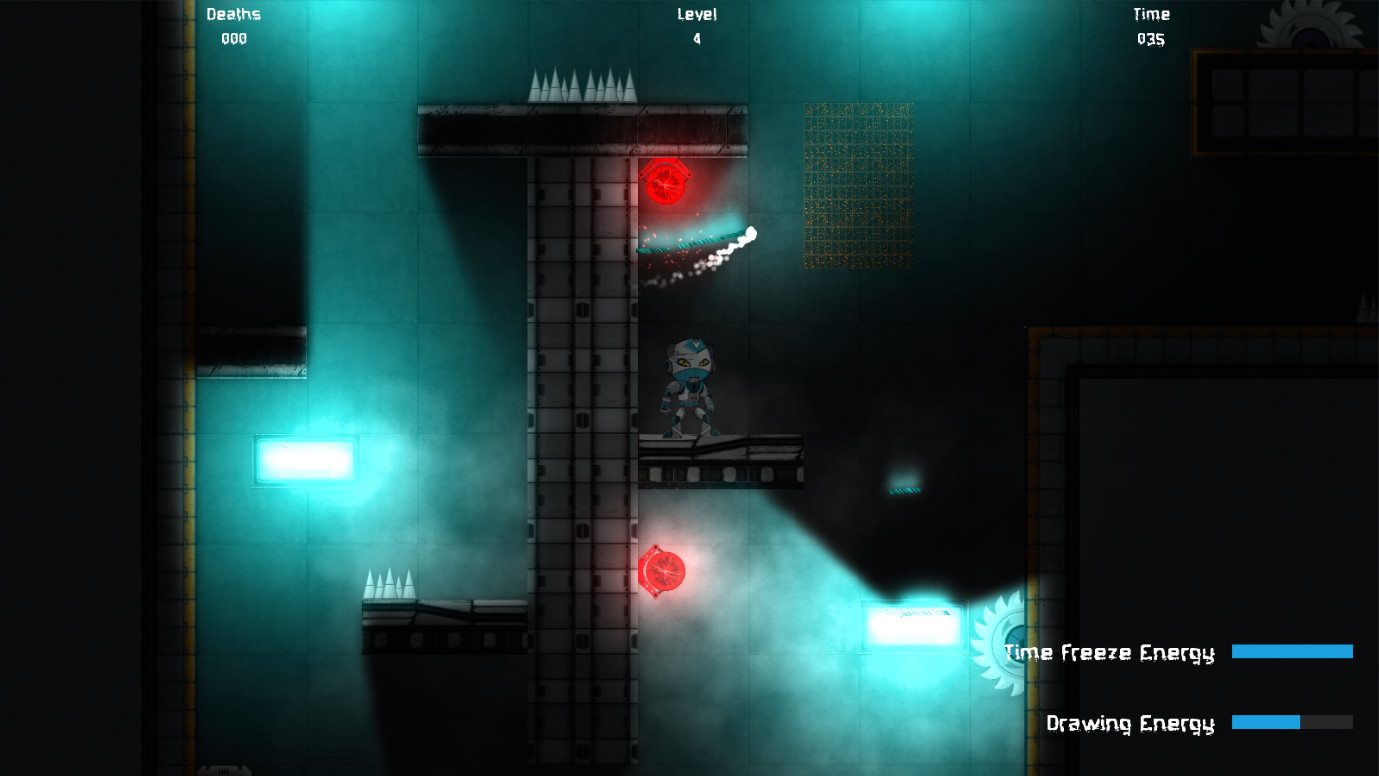Screen dimensions: 1379x776
Task: Click the Drawing Energy progress bar
Action: 1292,720
